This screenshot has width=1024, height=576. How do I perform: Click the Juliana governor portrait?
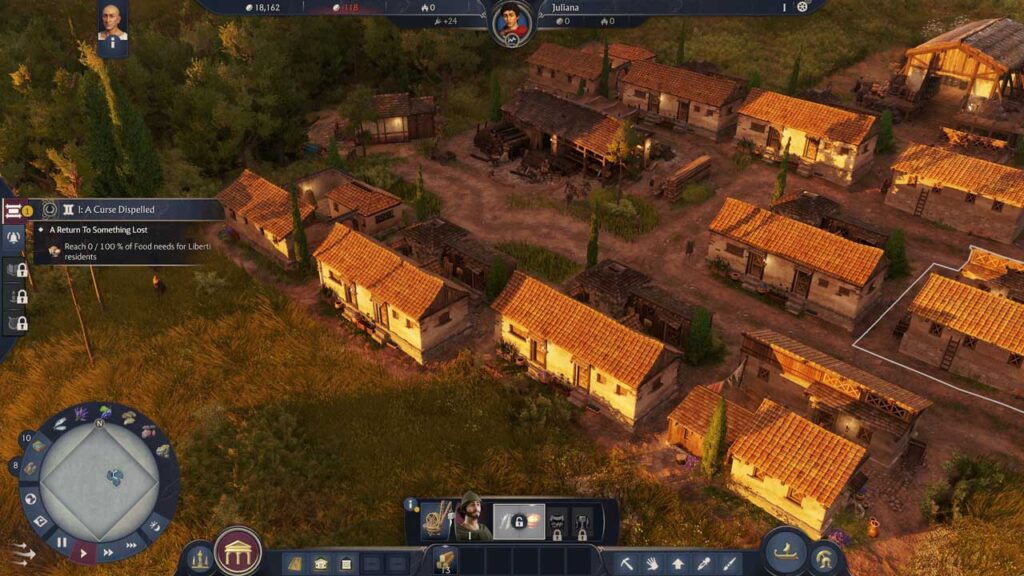tap(511, 22)
